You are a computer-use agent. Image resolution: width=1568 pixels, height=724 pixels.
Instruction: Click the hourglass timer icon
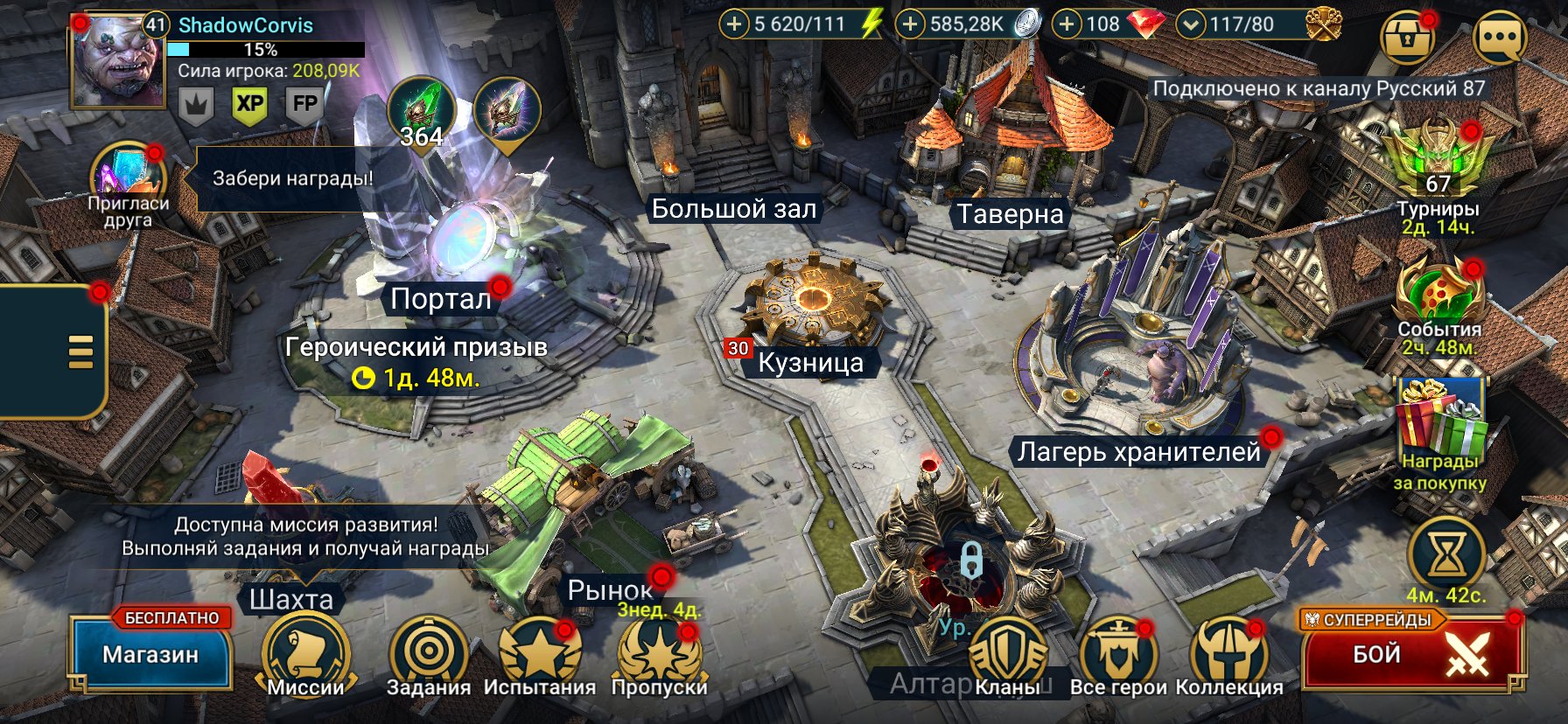point(1445,553)
